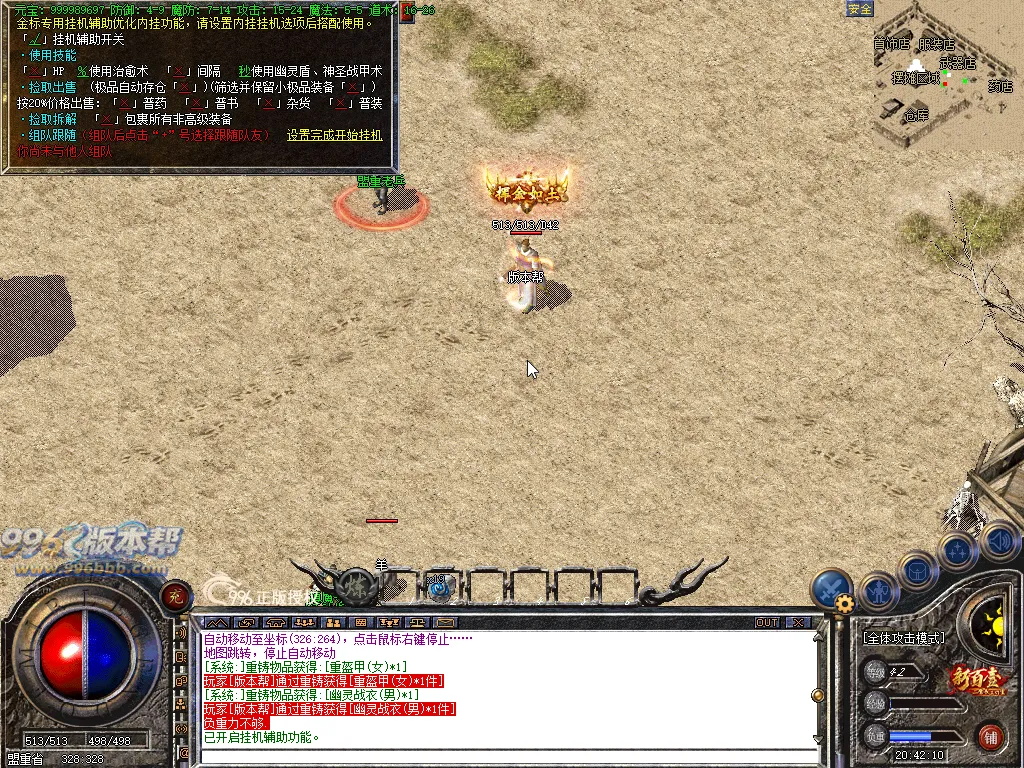
Task: Choose the 捡取拆解 option
Action: click(52, 119)
